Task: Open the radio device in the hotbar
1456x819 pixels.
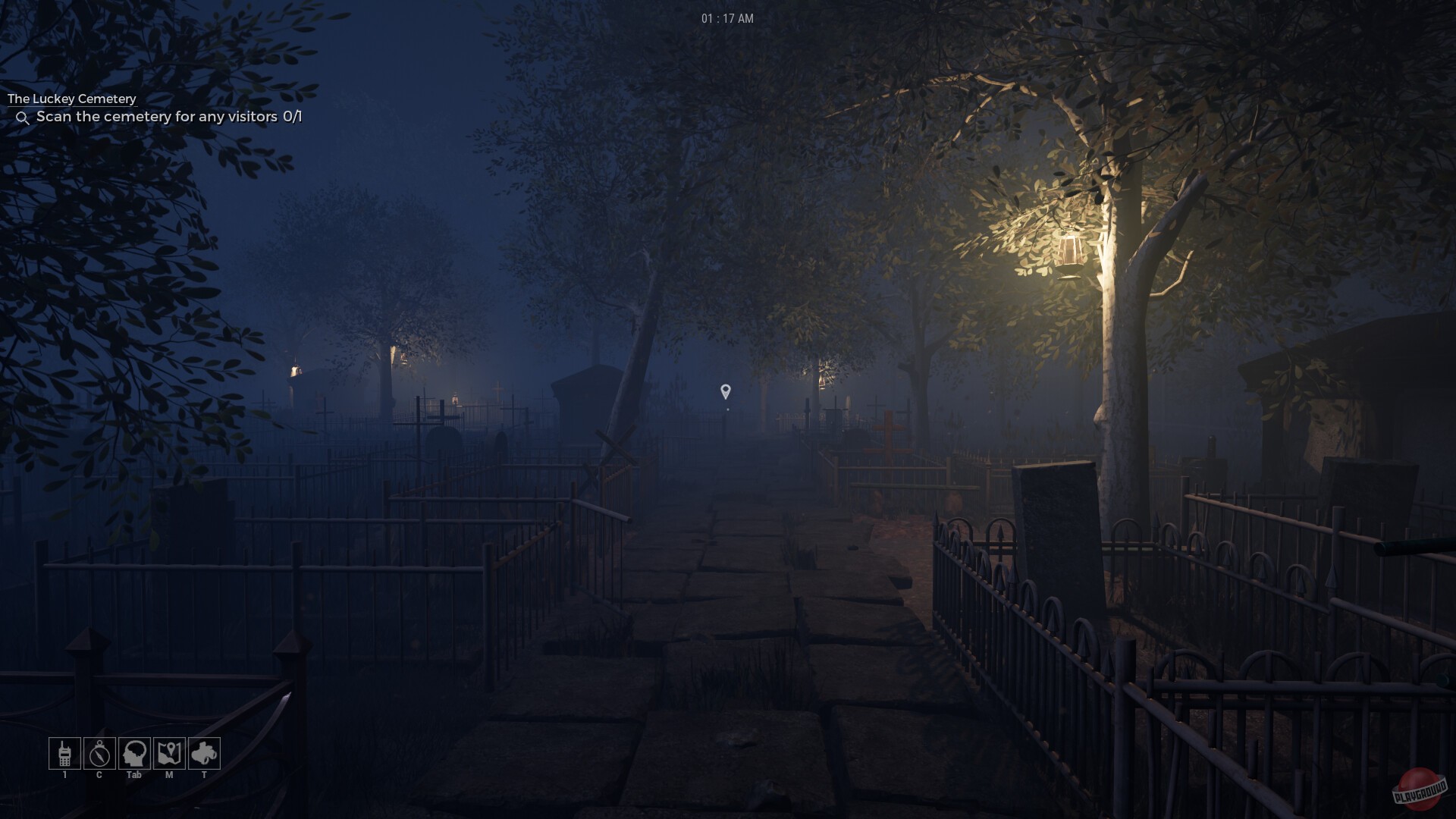Action: tap(64, 754)
